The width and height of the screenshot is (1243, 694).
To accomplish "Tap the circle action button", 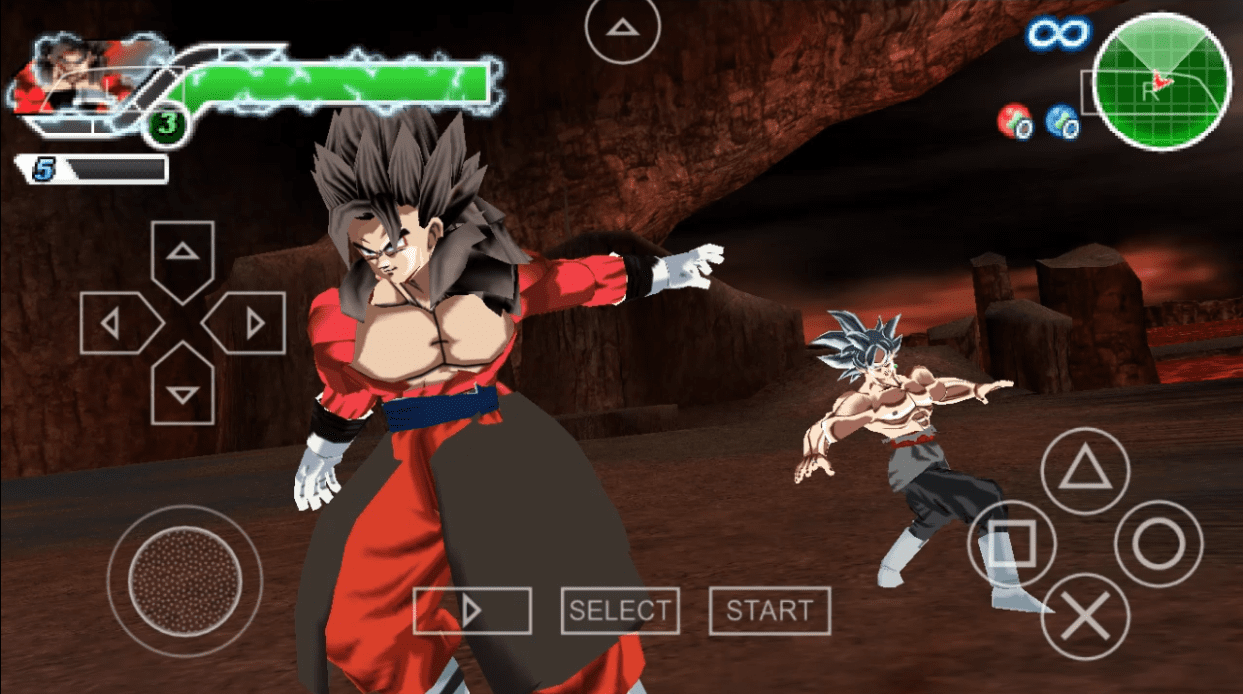I will point(1158,543).
